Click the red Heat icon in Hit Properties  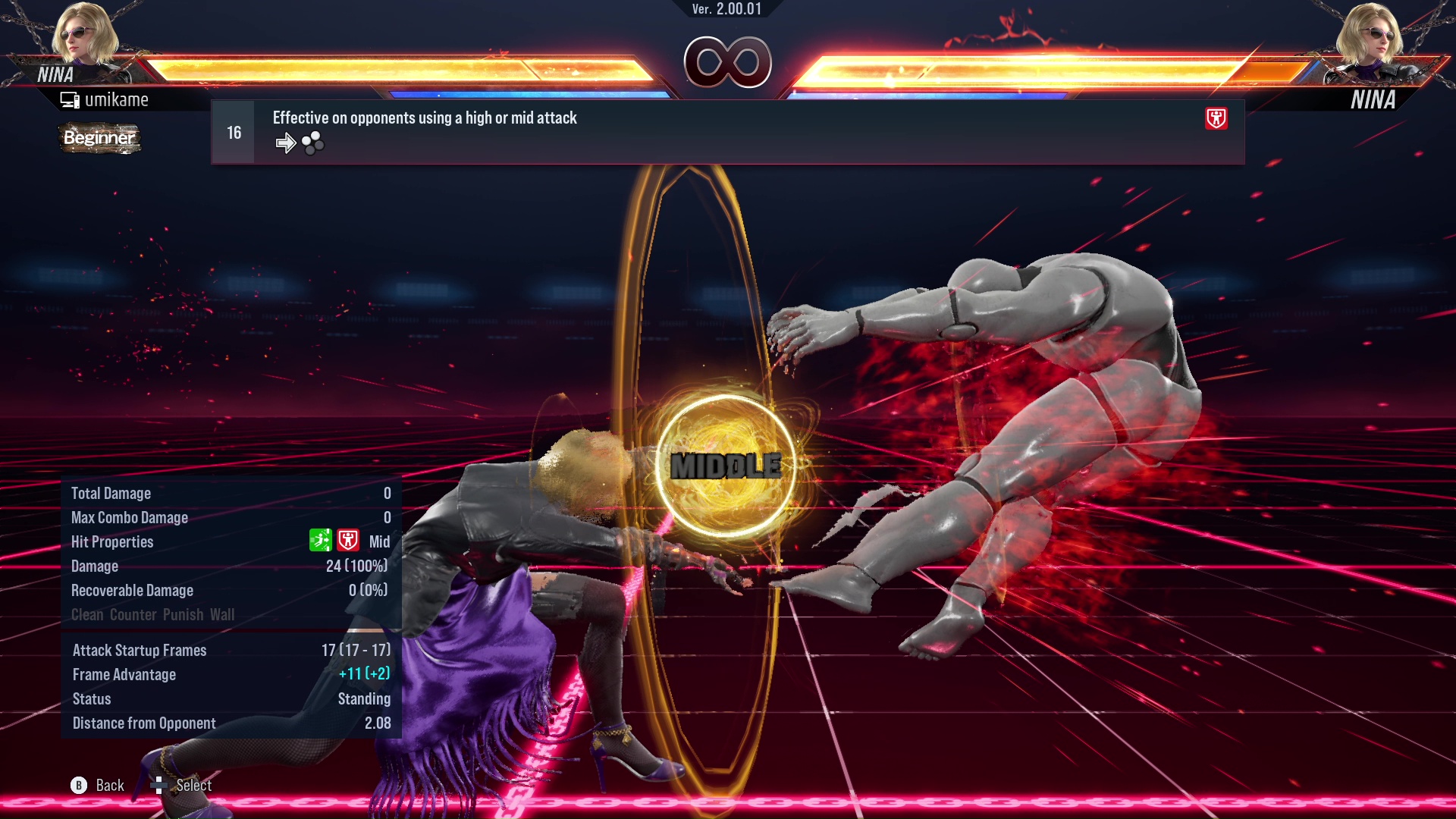click(x=348, y=540)
